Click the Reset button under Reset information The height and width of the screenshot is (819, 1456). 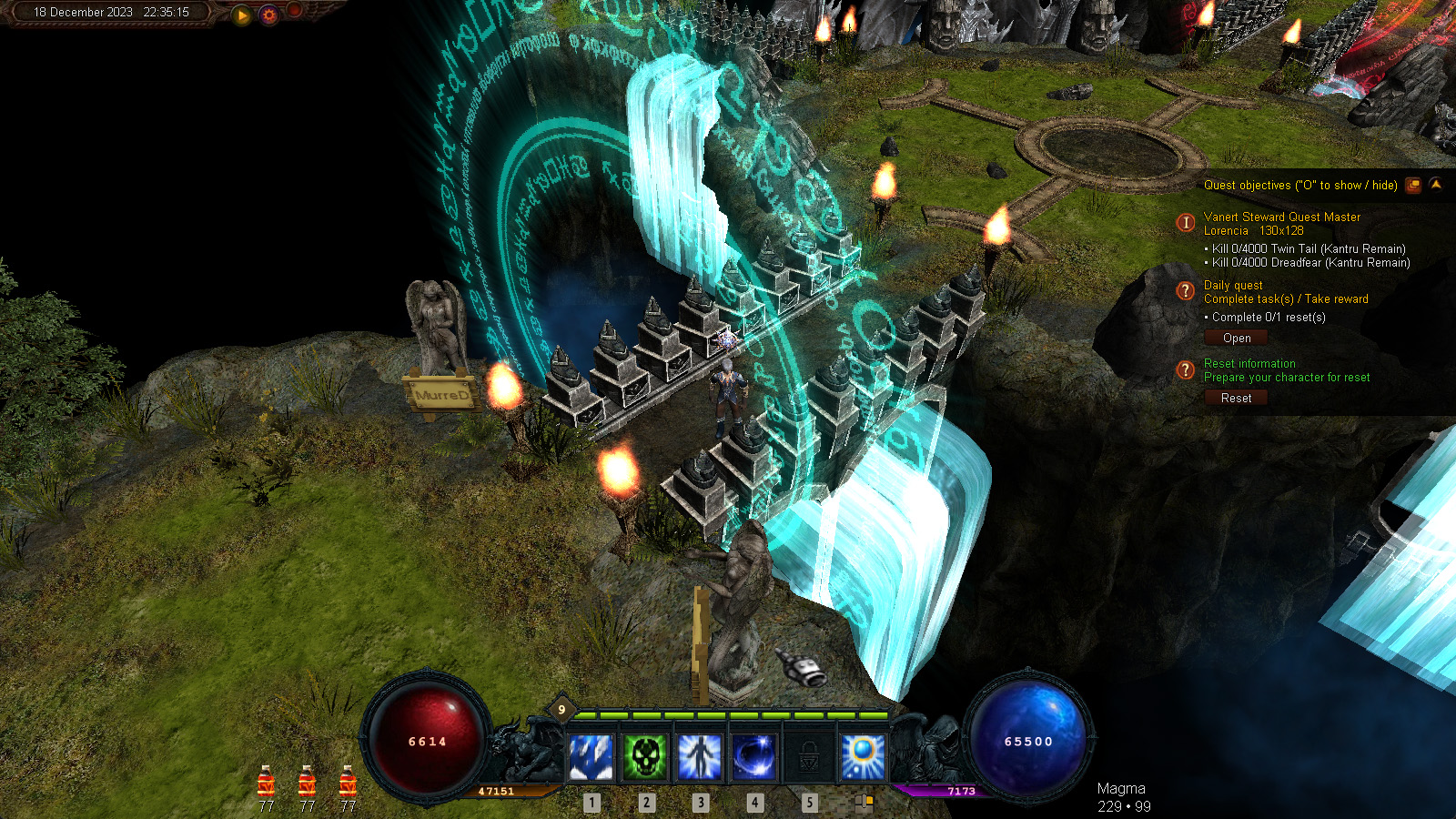coord(1236,399)
